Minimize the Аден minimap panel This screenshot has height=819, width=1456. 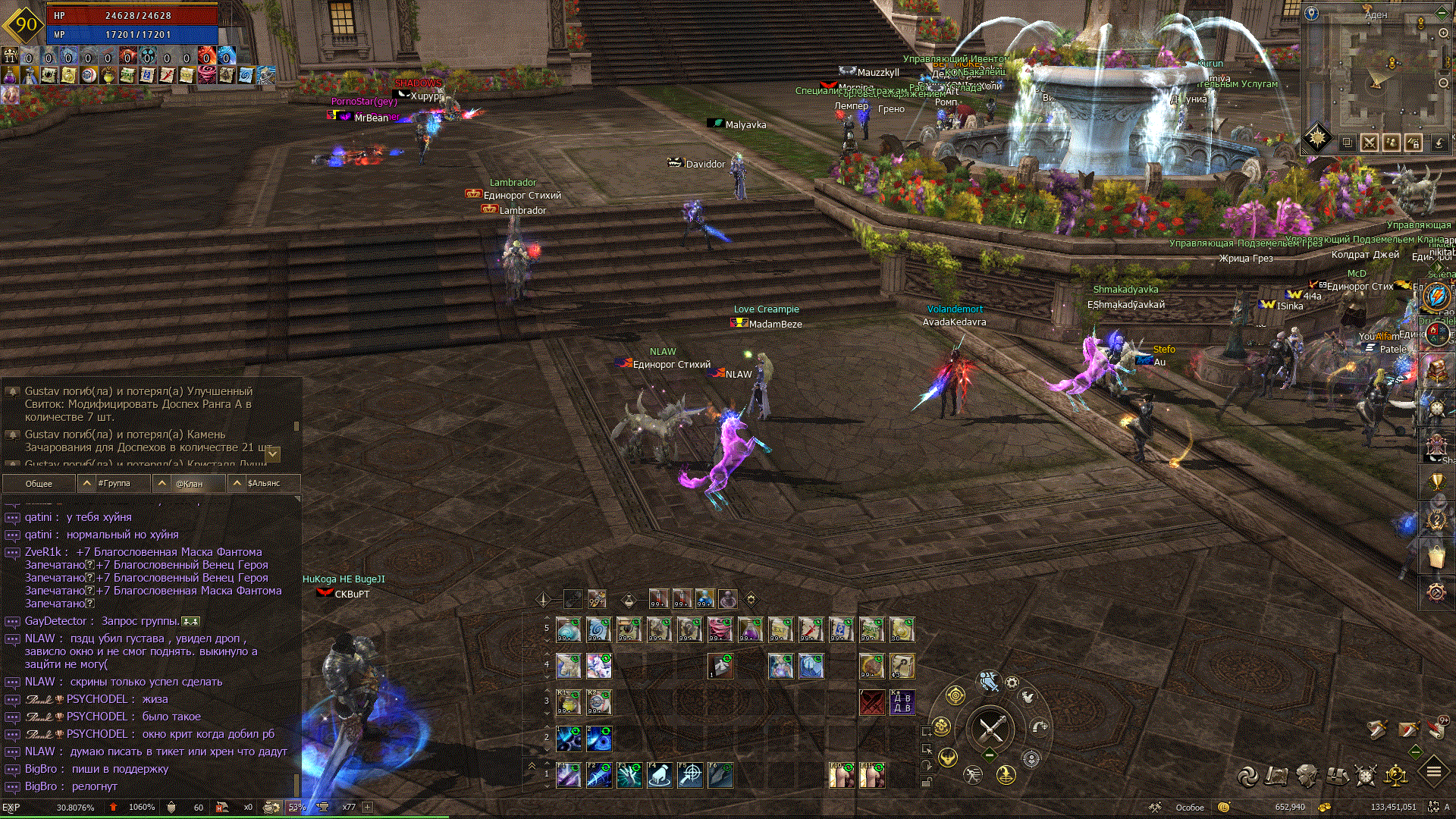[x=1442, y=12]
